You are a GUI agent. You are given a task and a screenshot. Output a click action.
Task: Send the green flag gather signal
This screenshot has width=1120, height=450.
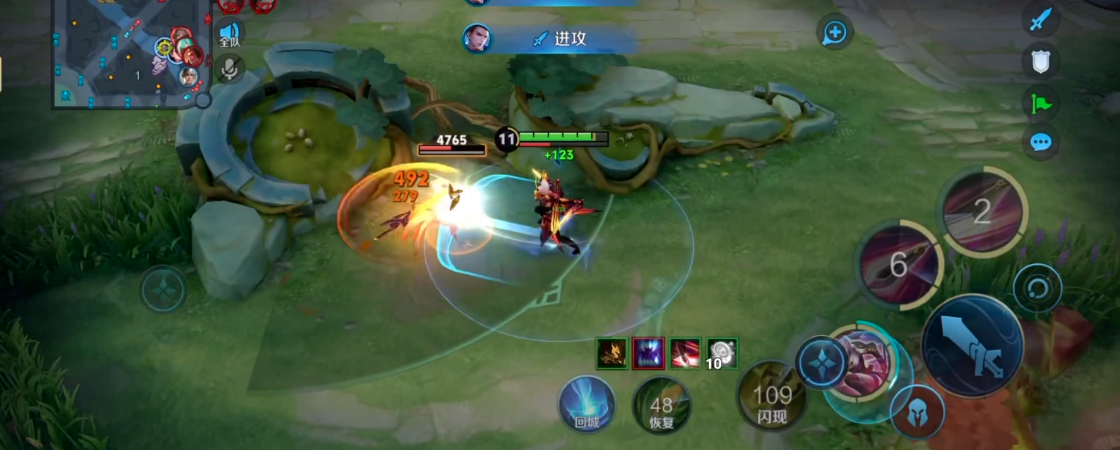pyautogui.click(x=1041, y=101)
